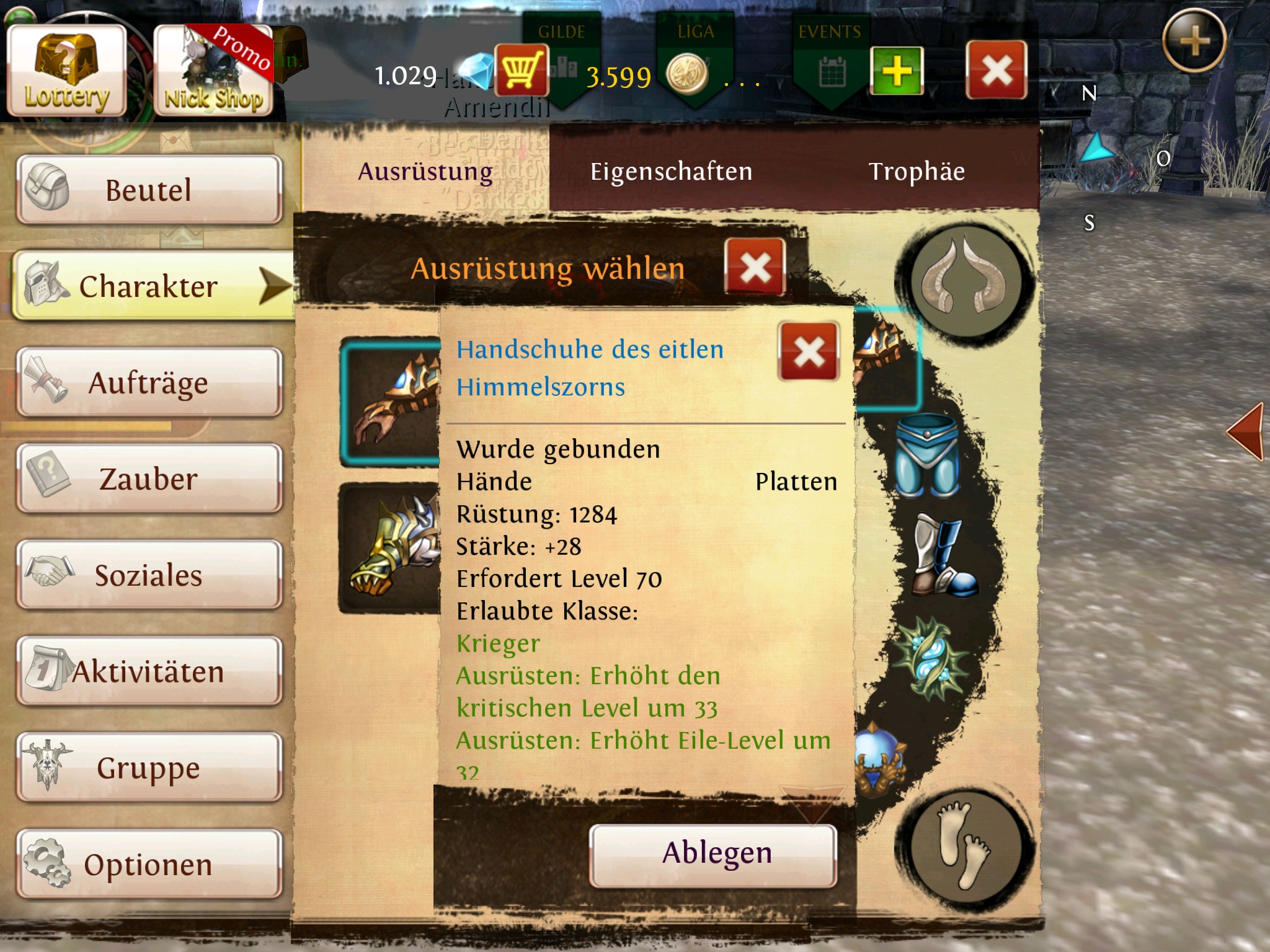Open the shopping cart store
The width and height of the screenshot is (1270, 952).
[520, 70]
